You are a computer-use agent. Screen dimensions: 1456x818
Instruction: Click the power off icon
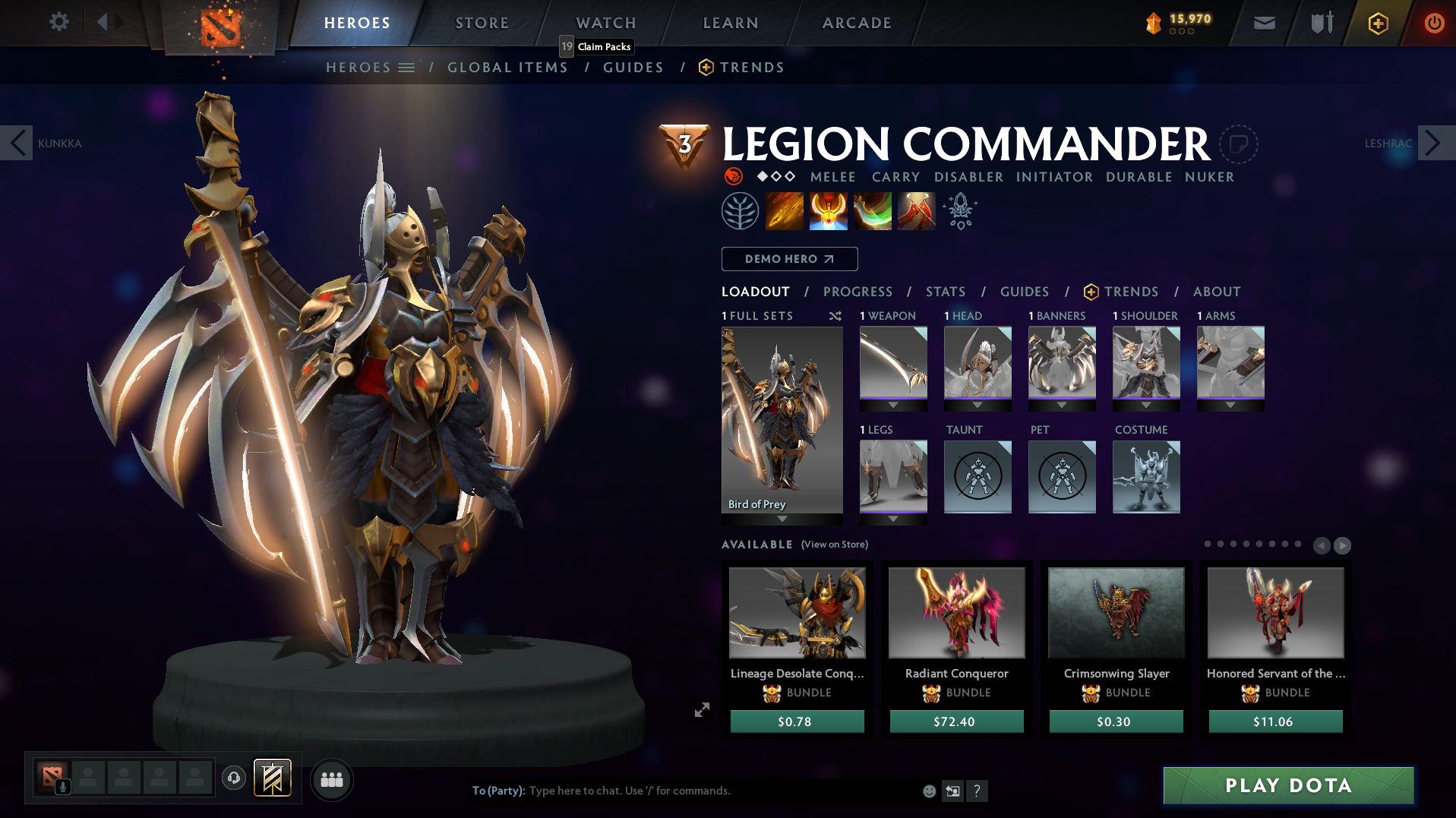click(1433, 23)
